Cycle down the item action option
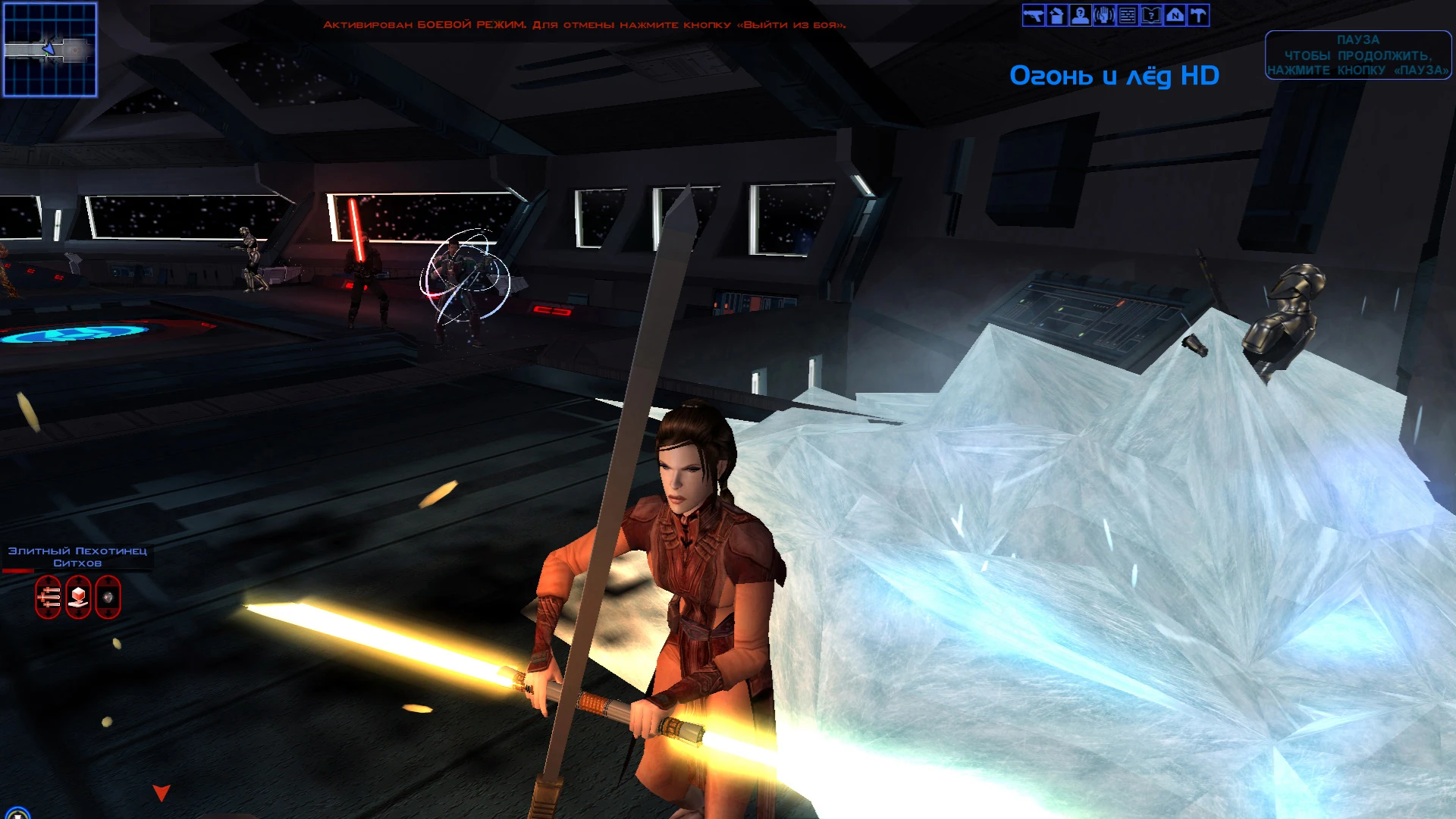 (78, 613)
